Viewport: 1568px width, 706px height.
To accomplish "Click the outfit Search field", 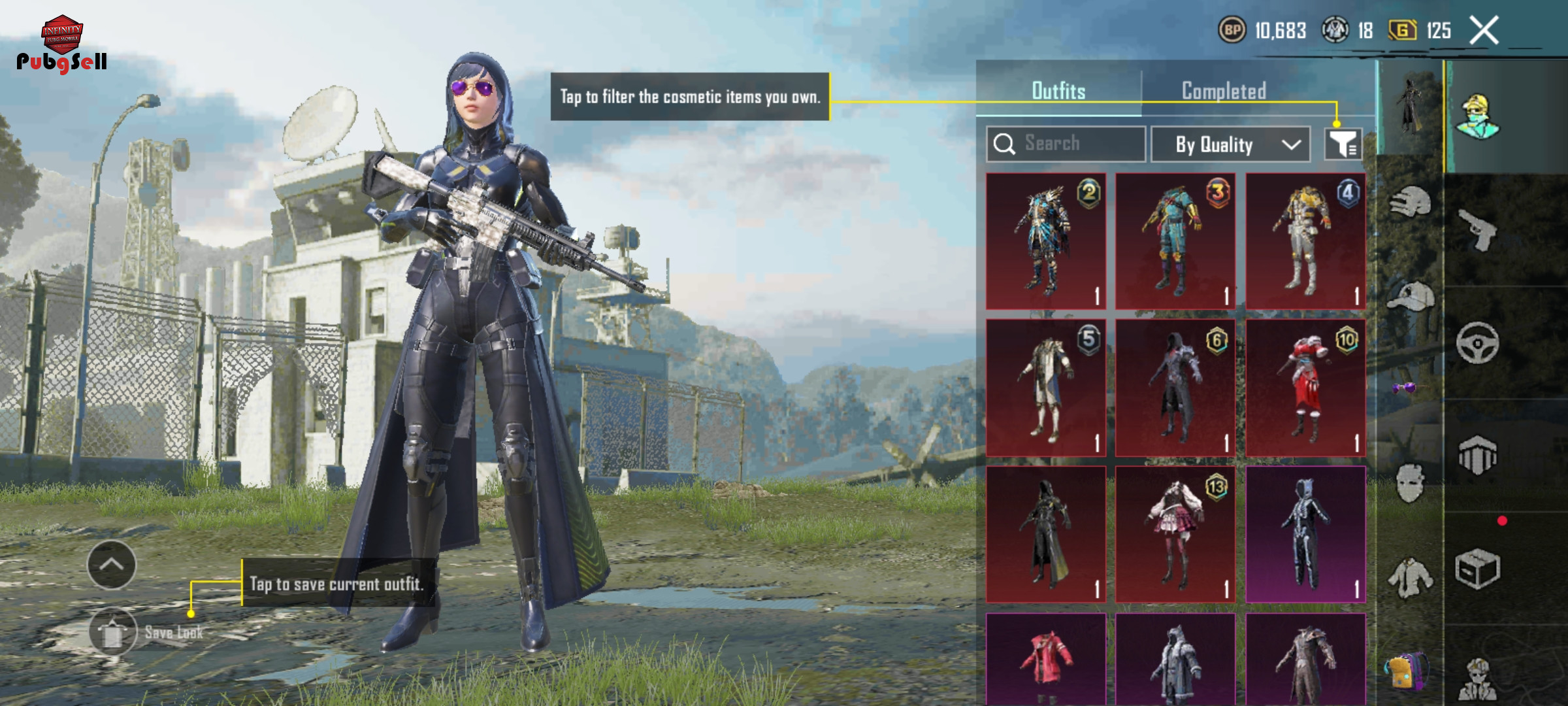I will tap(1066, 144).
